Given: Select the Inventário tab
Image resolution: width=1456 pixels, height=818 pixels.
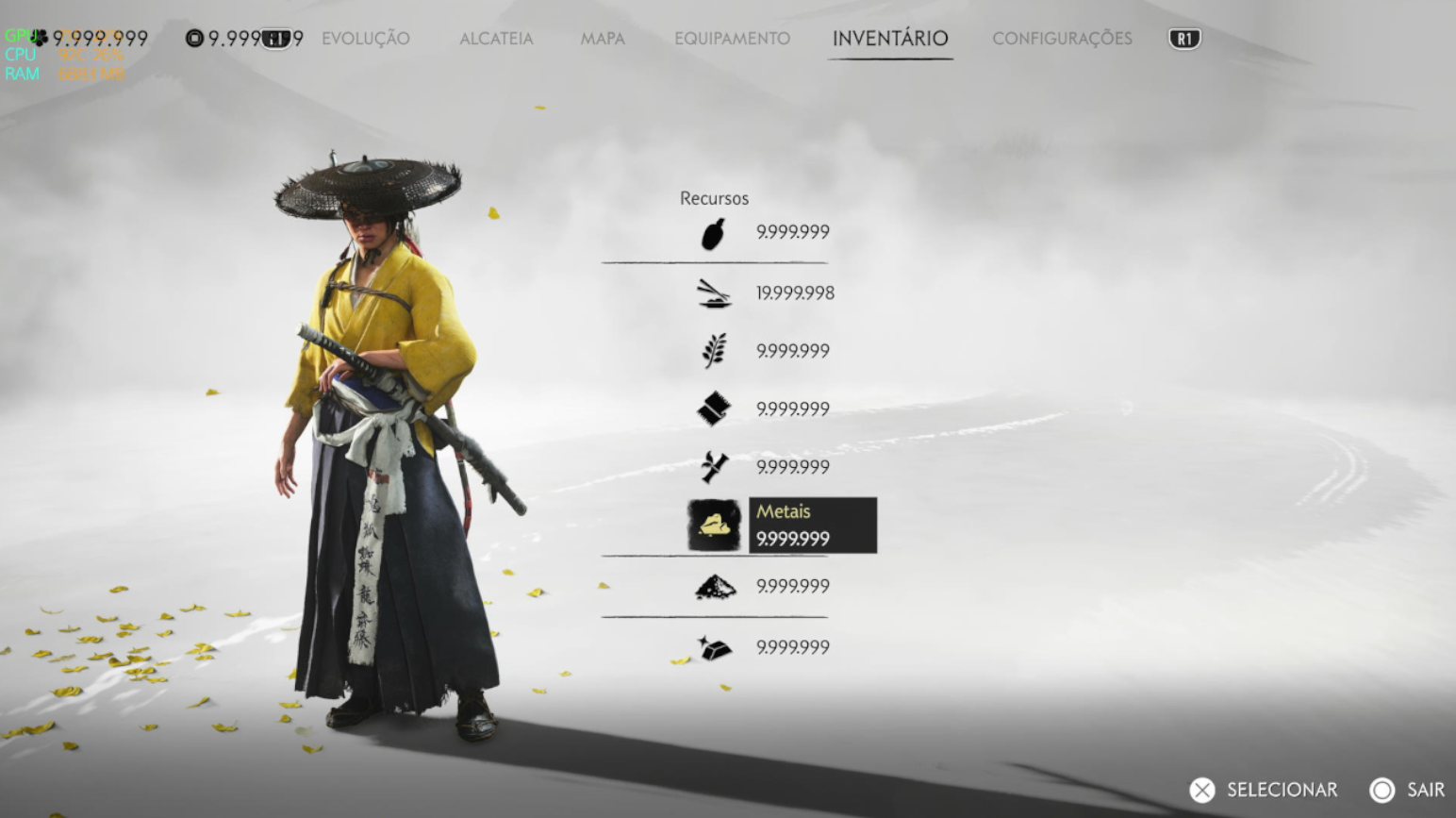Looking at the screenshot, I should pos(890,39).
